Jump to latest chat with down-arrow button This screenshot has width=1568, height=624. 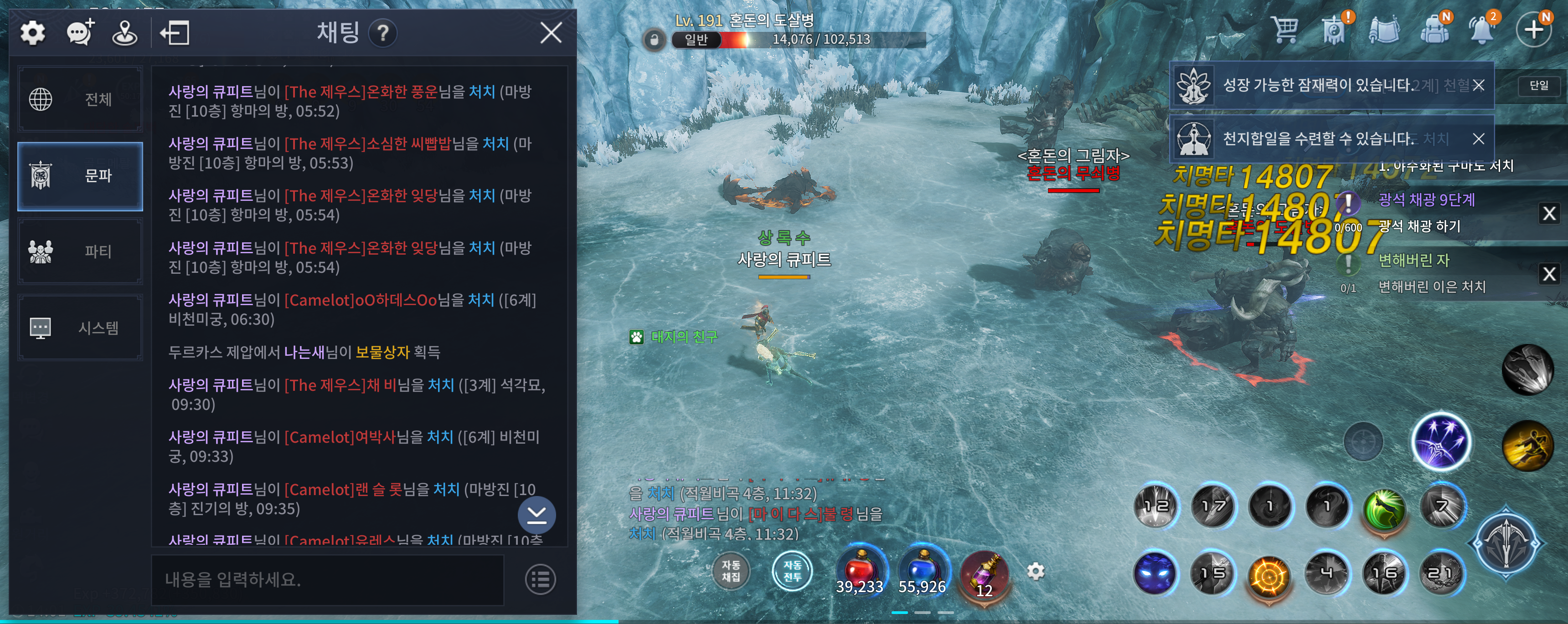(x=536, y=515)
